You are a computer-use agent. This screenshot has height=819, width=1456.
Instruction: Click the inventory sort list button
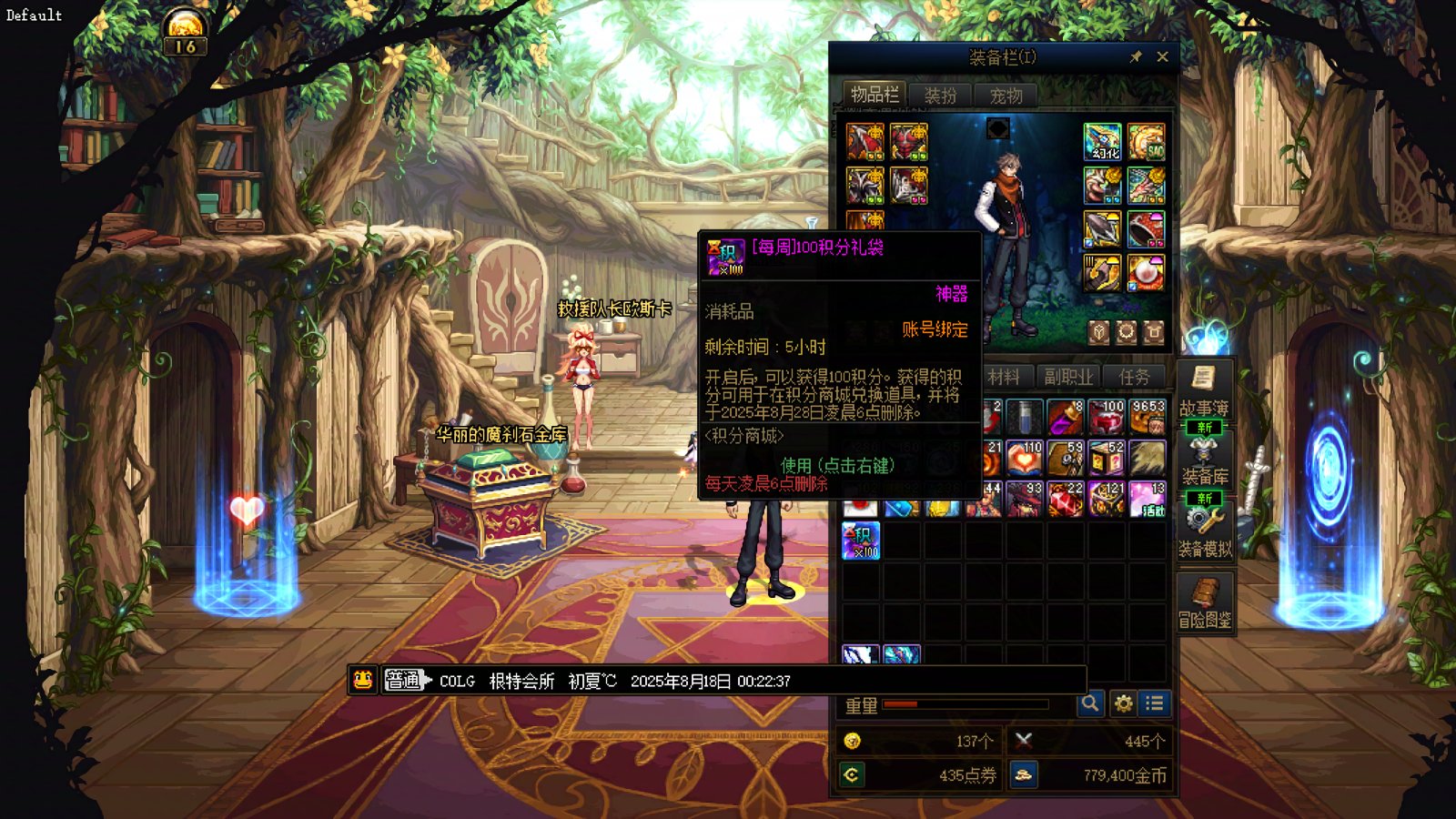(1155, 703)
